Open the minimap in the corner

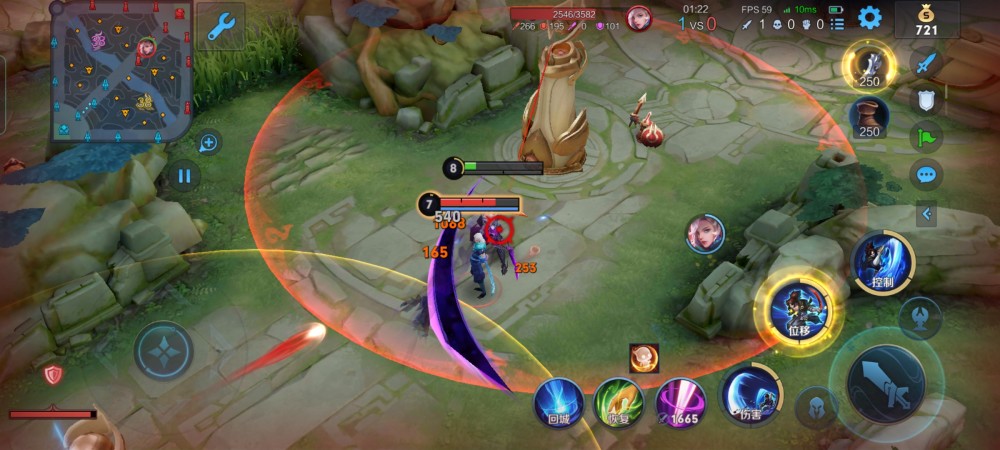[x=120, y=72]
